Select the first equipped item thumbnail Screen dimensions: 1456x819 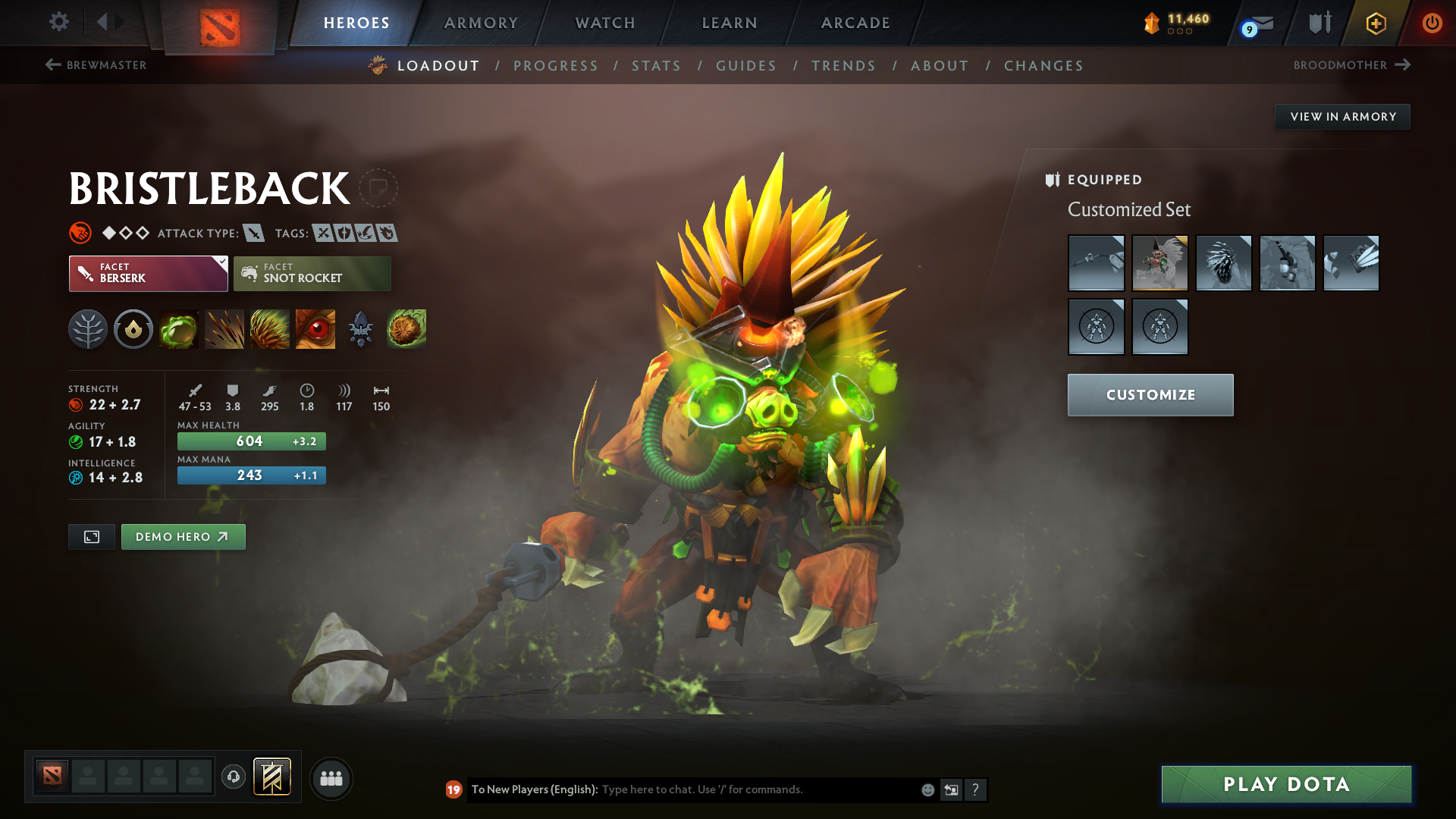click(1096, 263)
